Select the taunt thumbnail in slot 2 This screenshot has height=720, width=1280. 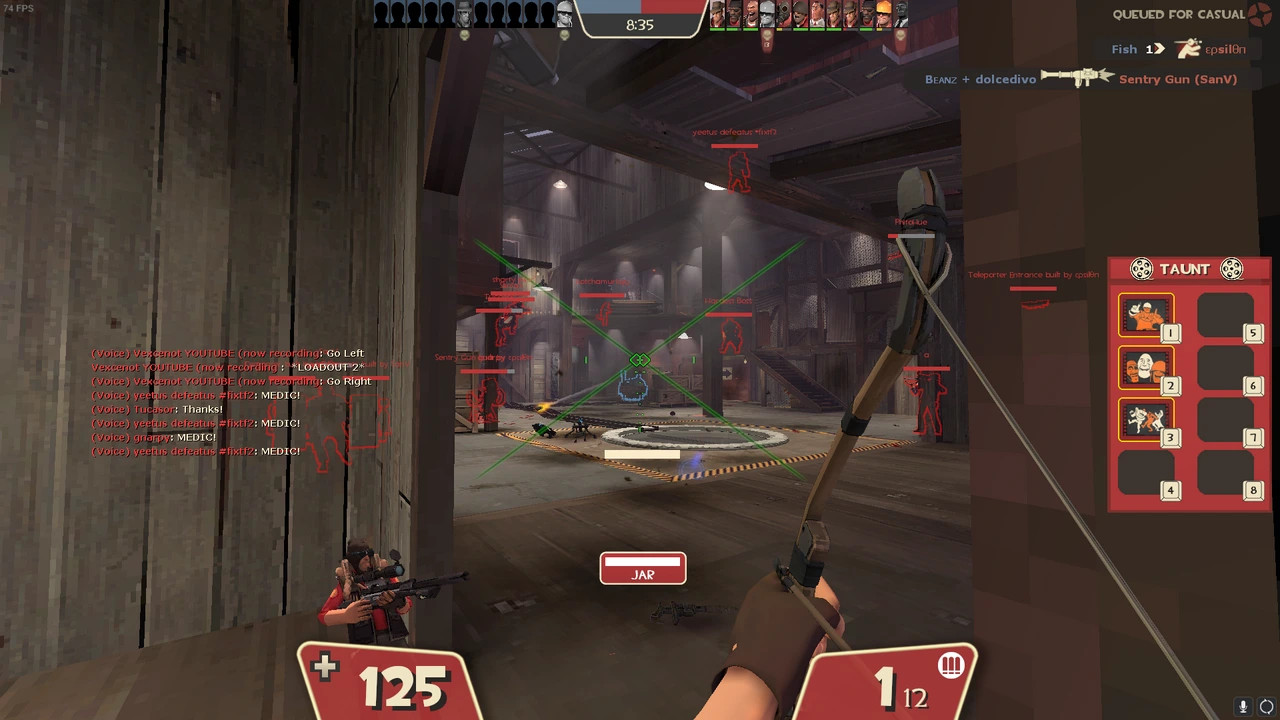coord(1146,368)
